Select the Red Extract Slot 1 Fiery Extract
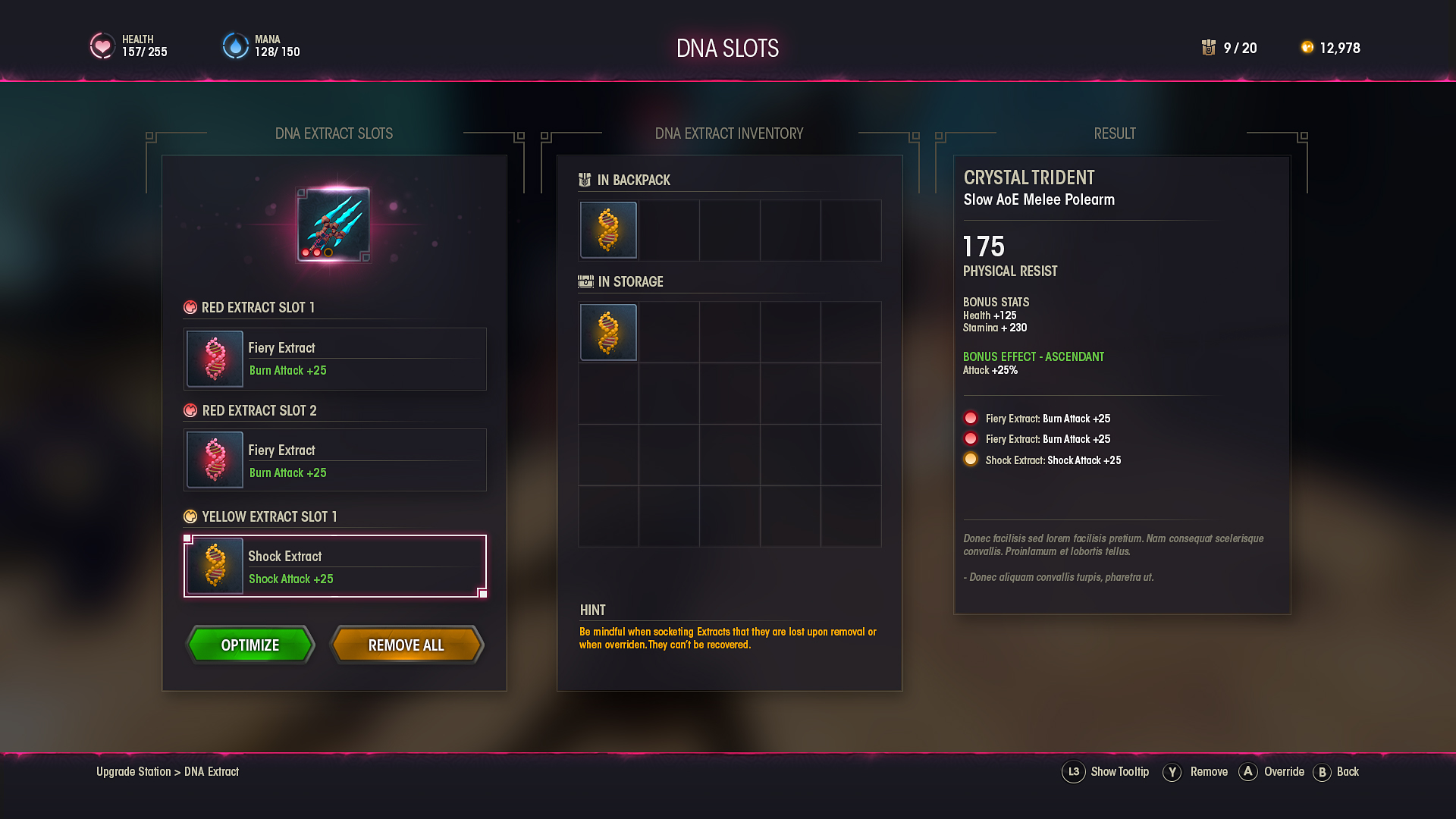 pos(334,359)
